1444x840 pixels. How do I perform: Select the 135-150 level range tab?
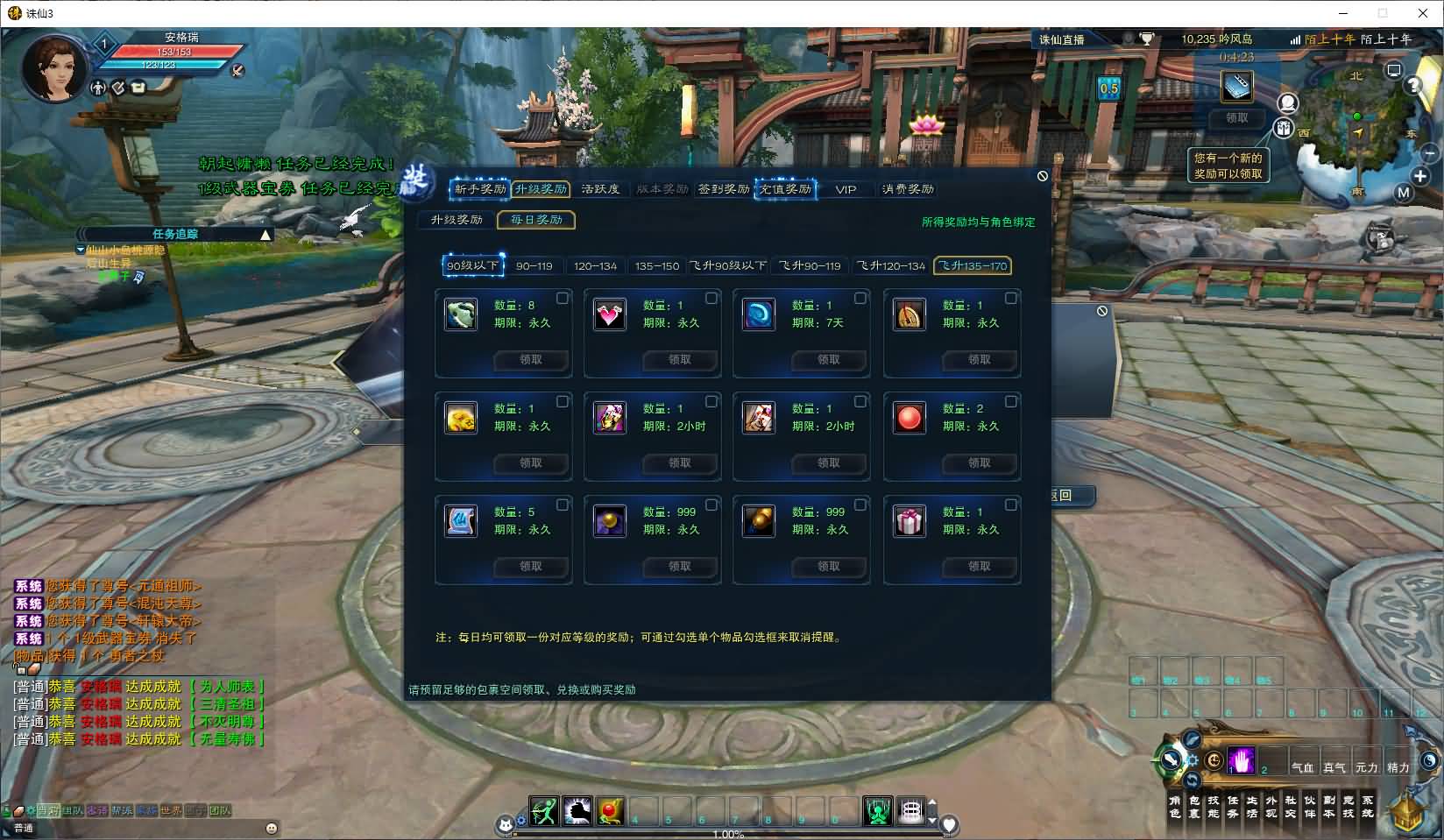pos(657,266)
